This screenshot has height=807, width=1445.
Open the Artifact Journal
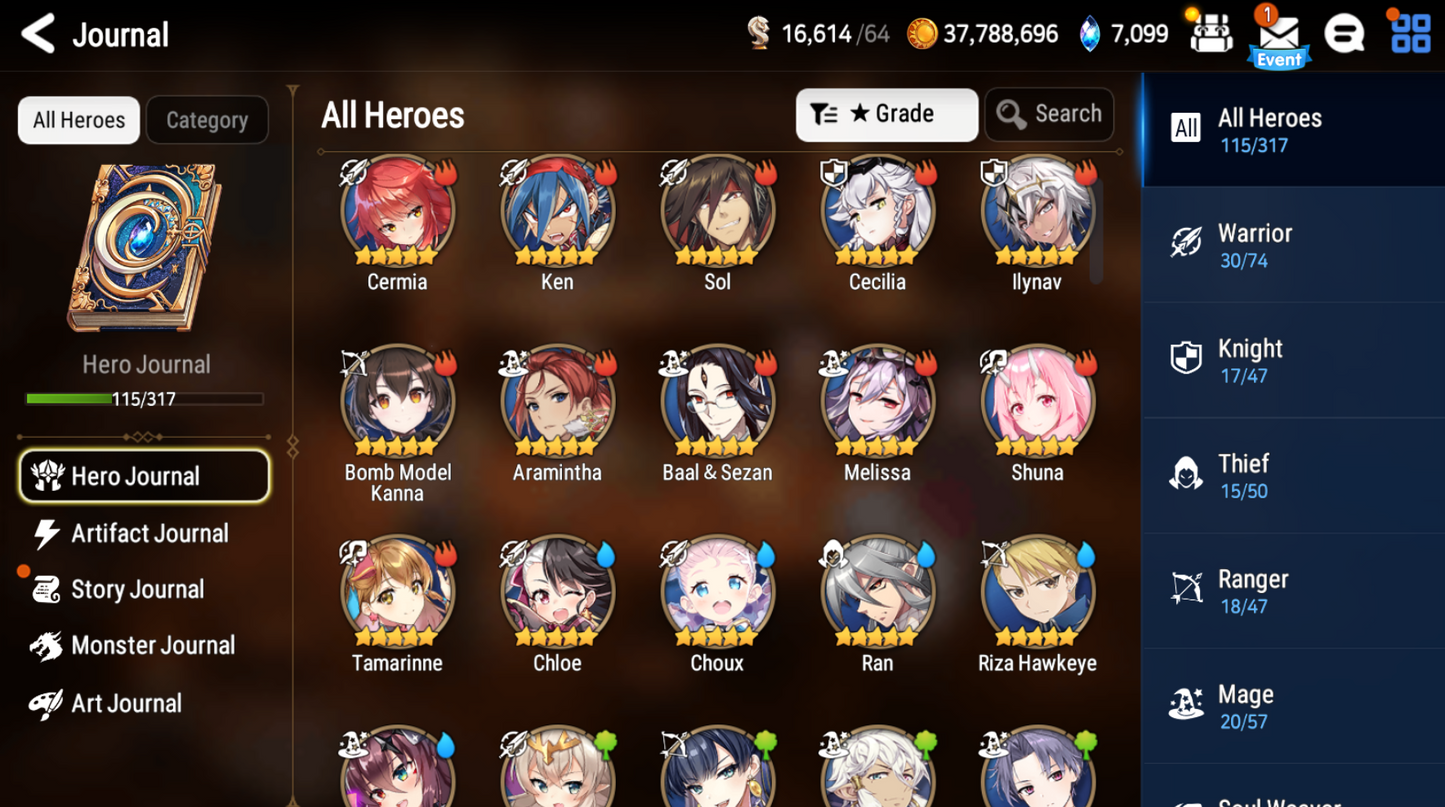[x=148, y=533]
